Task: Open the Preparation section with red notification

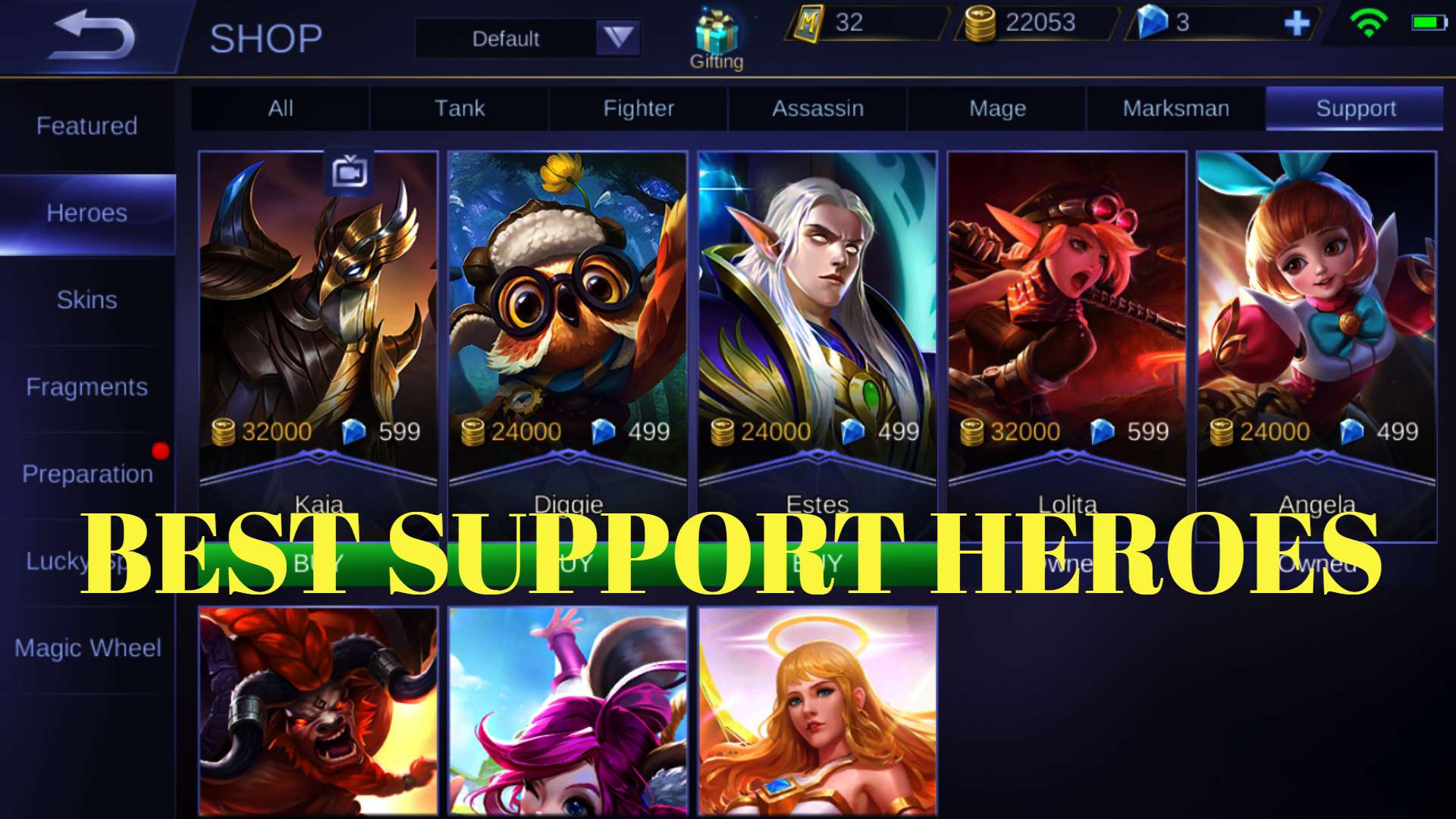Action: click(86, 474)
